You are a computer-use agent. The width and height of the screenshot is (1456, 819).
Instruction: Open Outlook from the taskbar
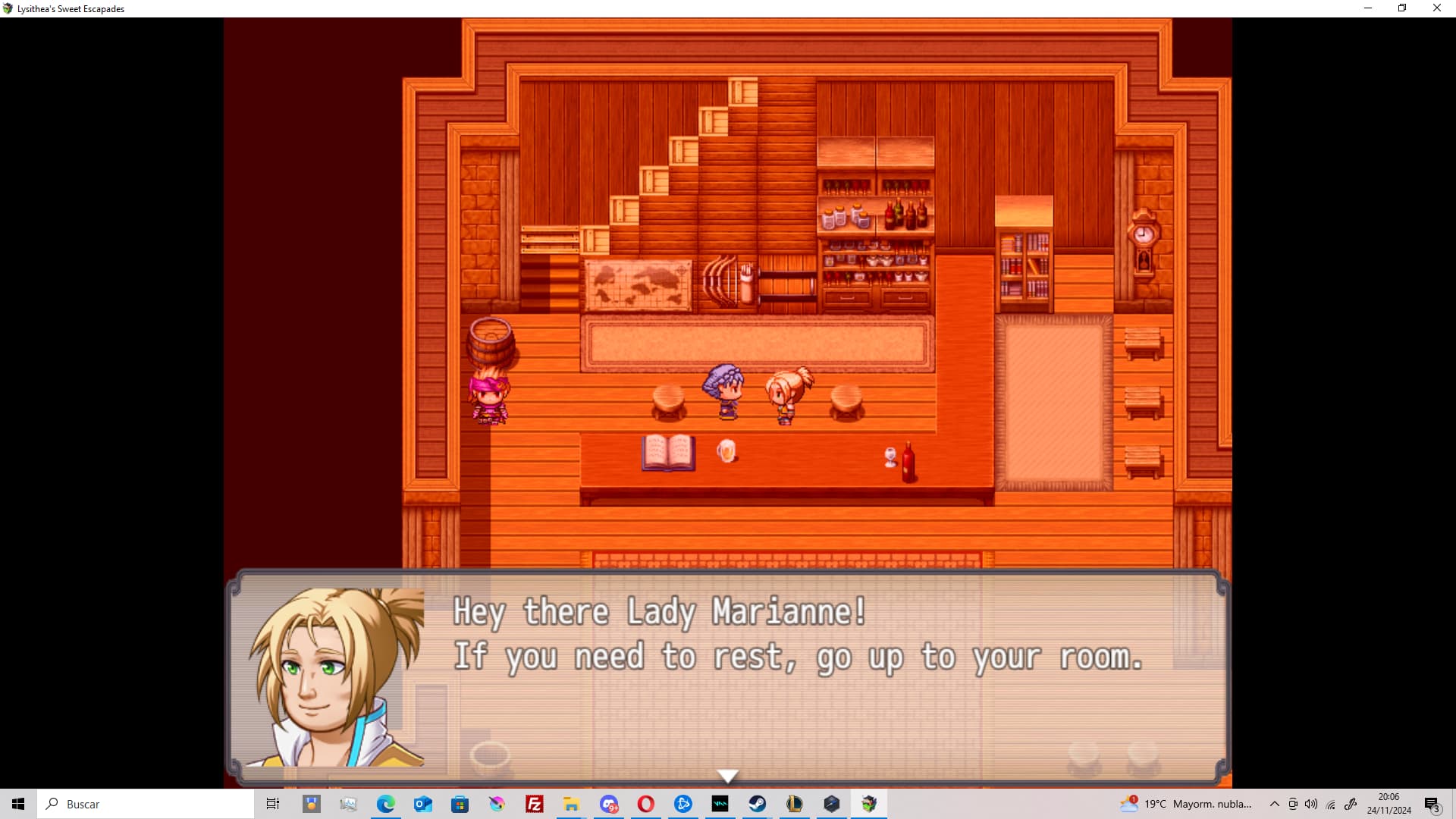pos(422,803)
